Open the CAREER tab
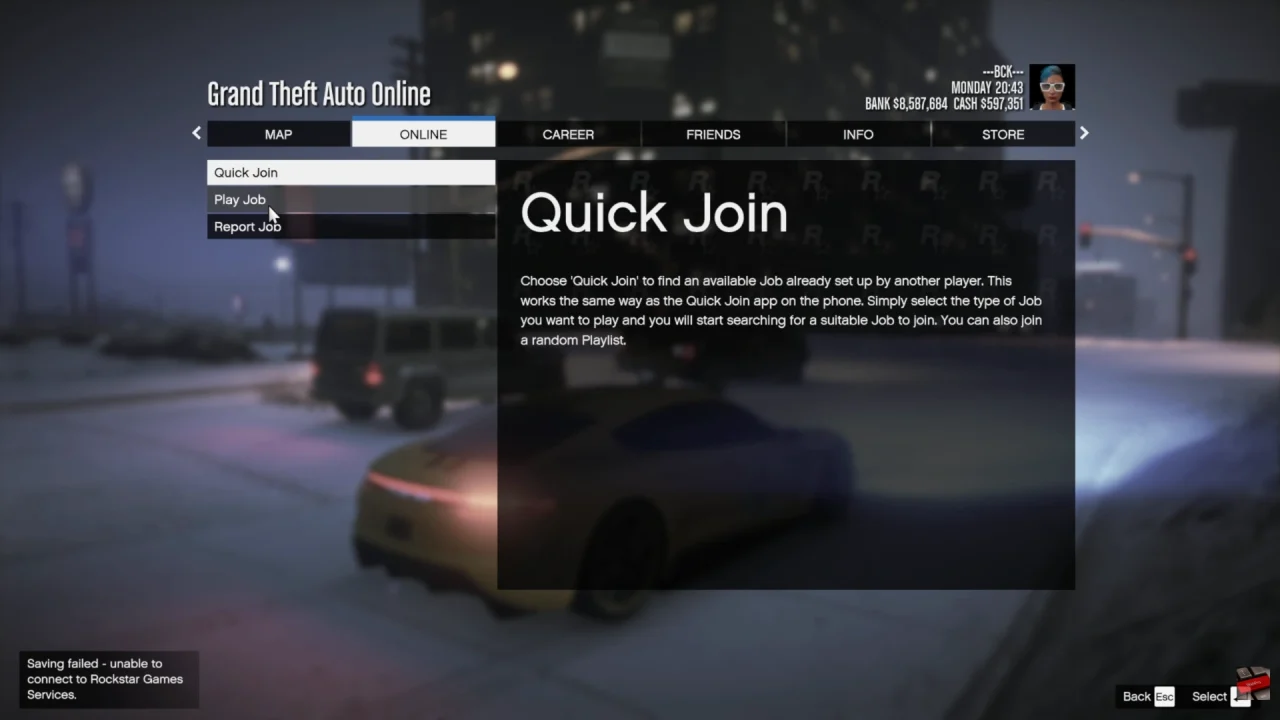Image resolution: width=1280 pixels, height=720 pixels. pyautogui.click(x=568, y=134)
